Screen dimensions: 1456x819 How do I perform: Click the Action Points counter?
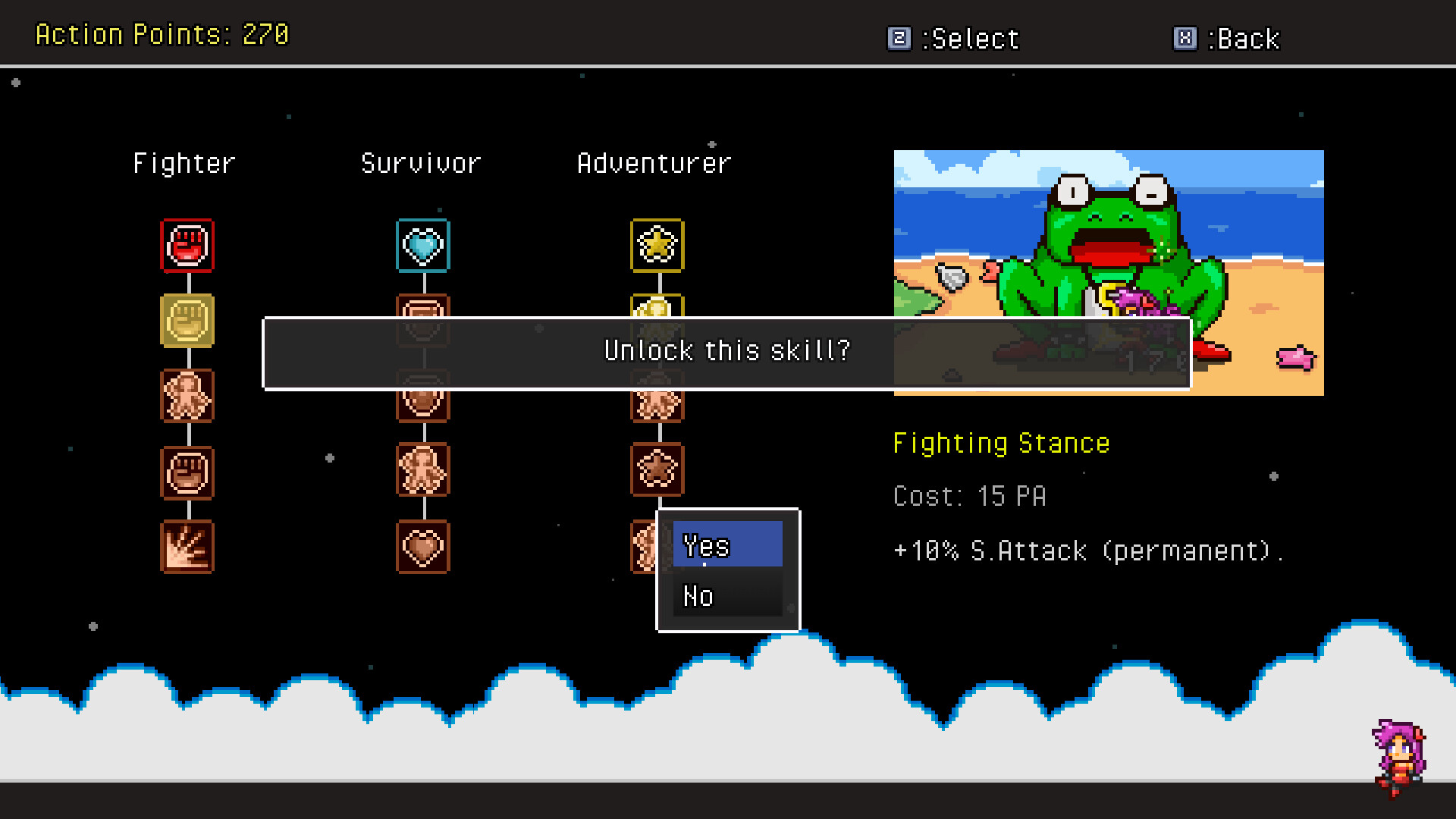pyautogui.click(x=162, y=34)
